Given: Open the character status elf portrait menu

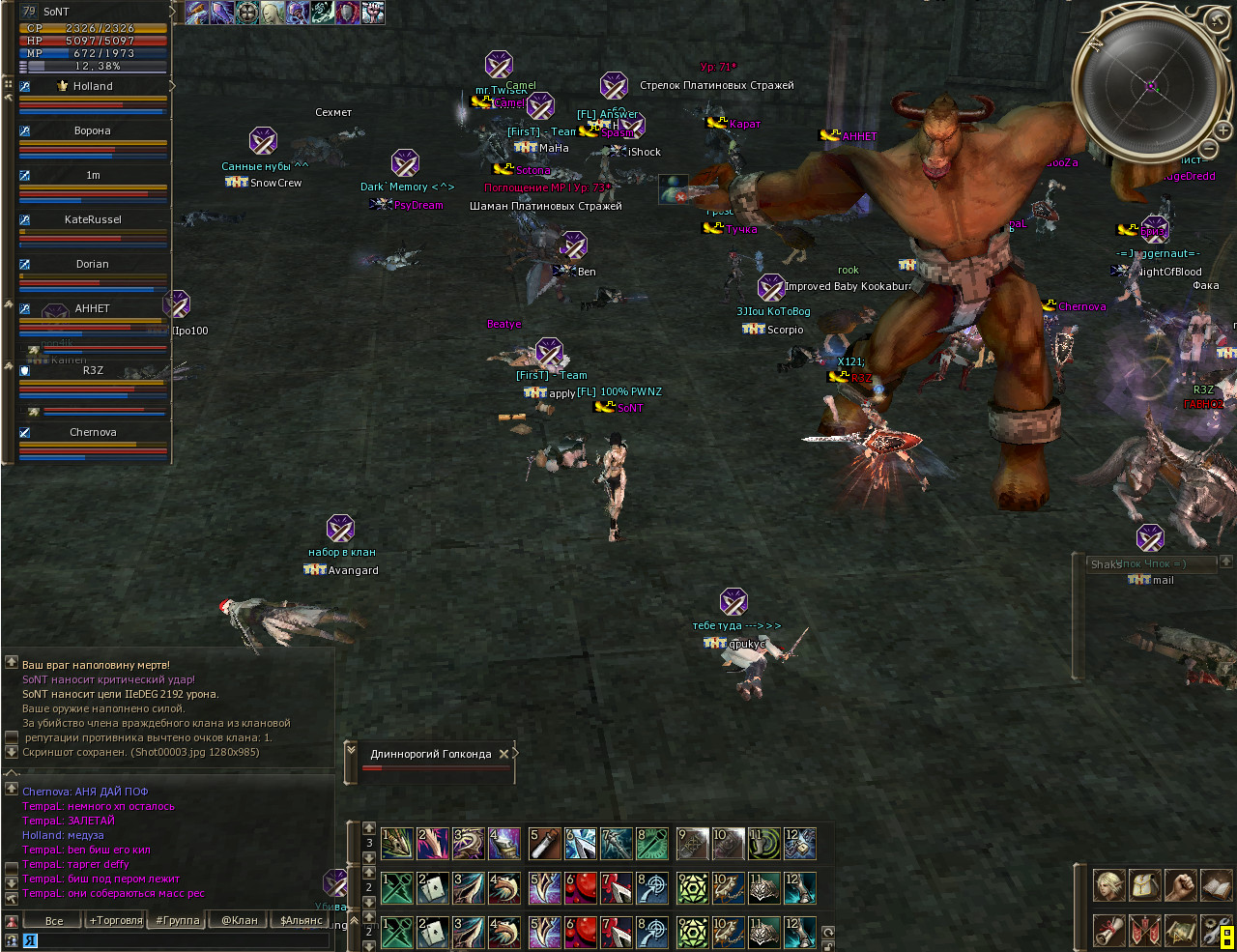Looking at the screenshot, I should [x=1108, y=884].
